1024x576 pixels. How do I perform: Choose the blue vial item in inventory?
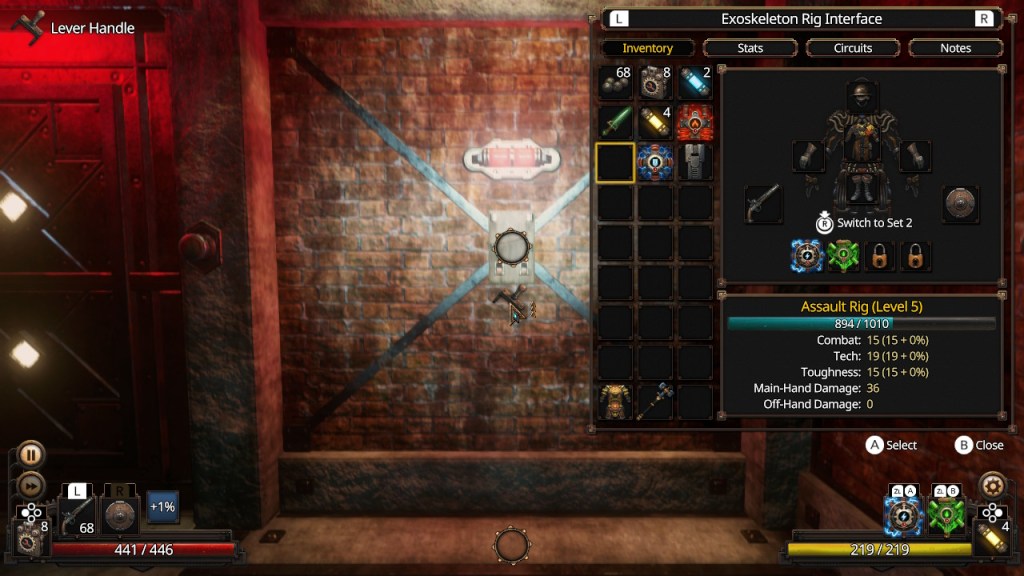pyautogui.click(x=695, y=83)
